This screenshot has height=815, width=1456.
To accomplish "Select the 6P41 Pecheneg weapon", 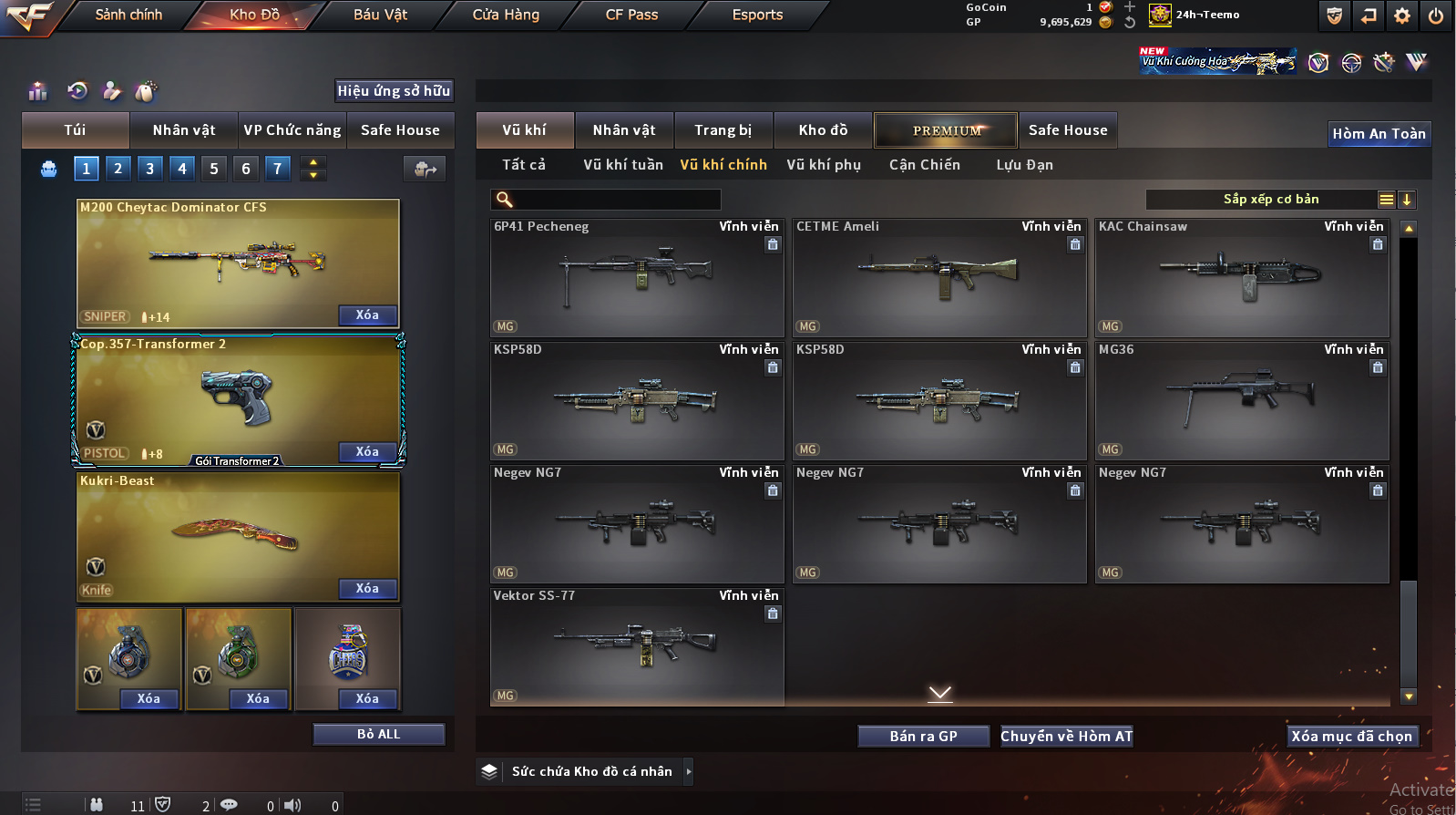I will (637, 278).
